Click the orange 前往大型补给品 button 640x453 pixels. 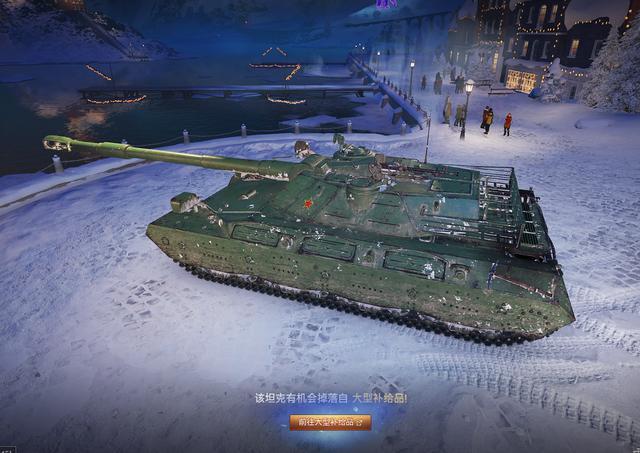click(330, 422)
